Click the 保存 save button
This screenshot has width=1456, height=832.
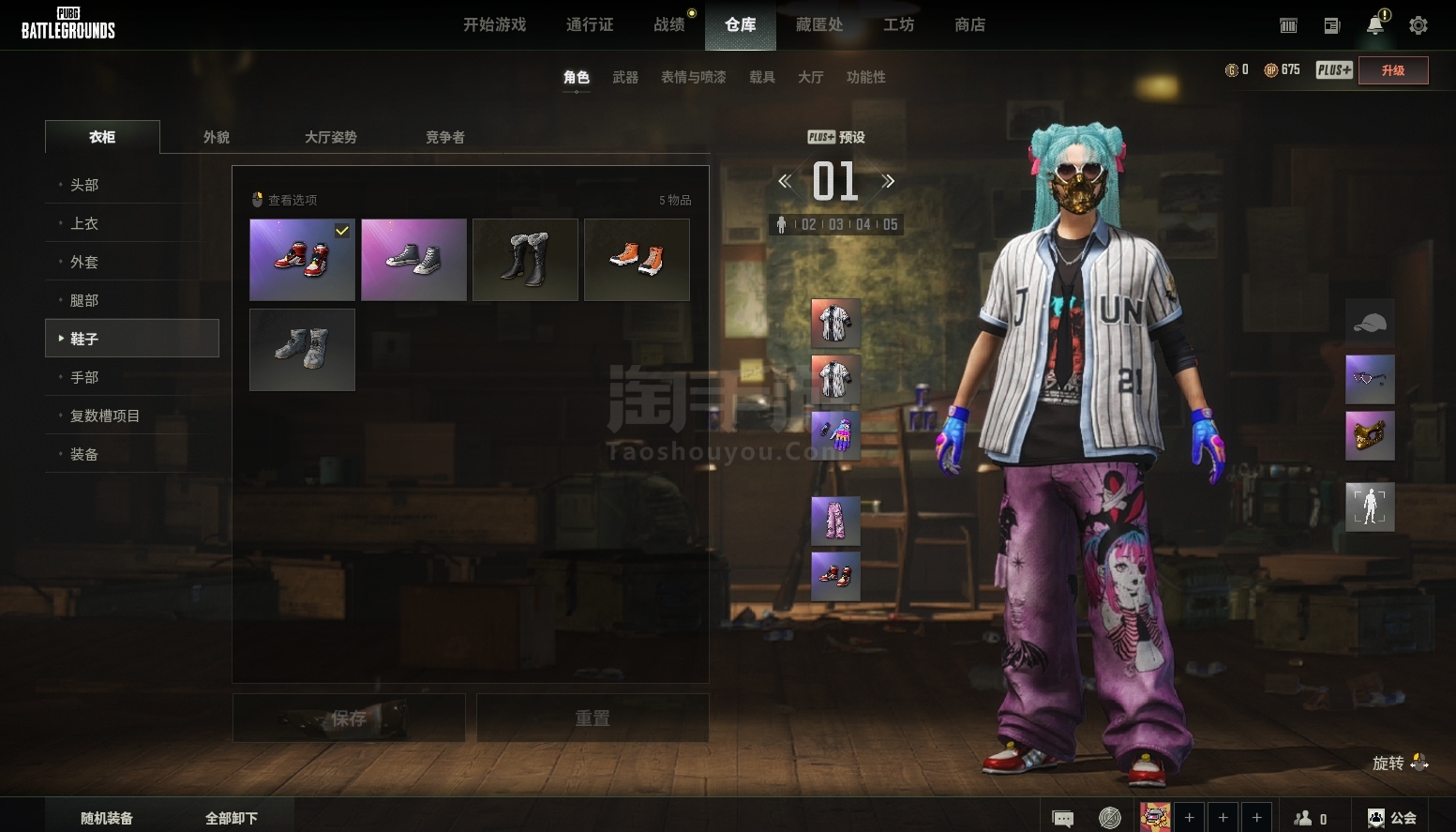349,719
